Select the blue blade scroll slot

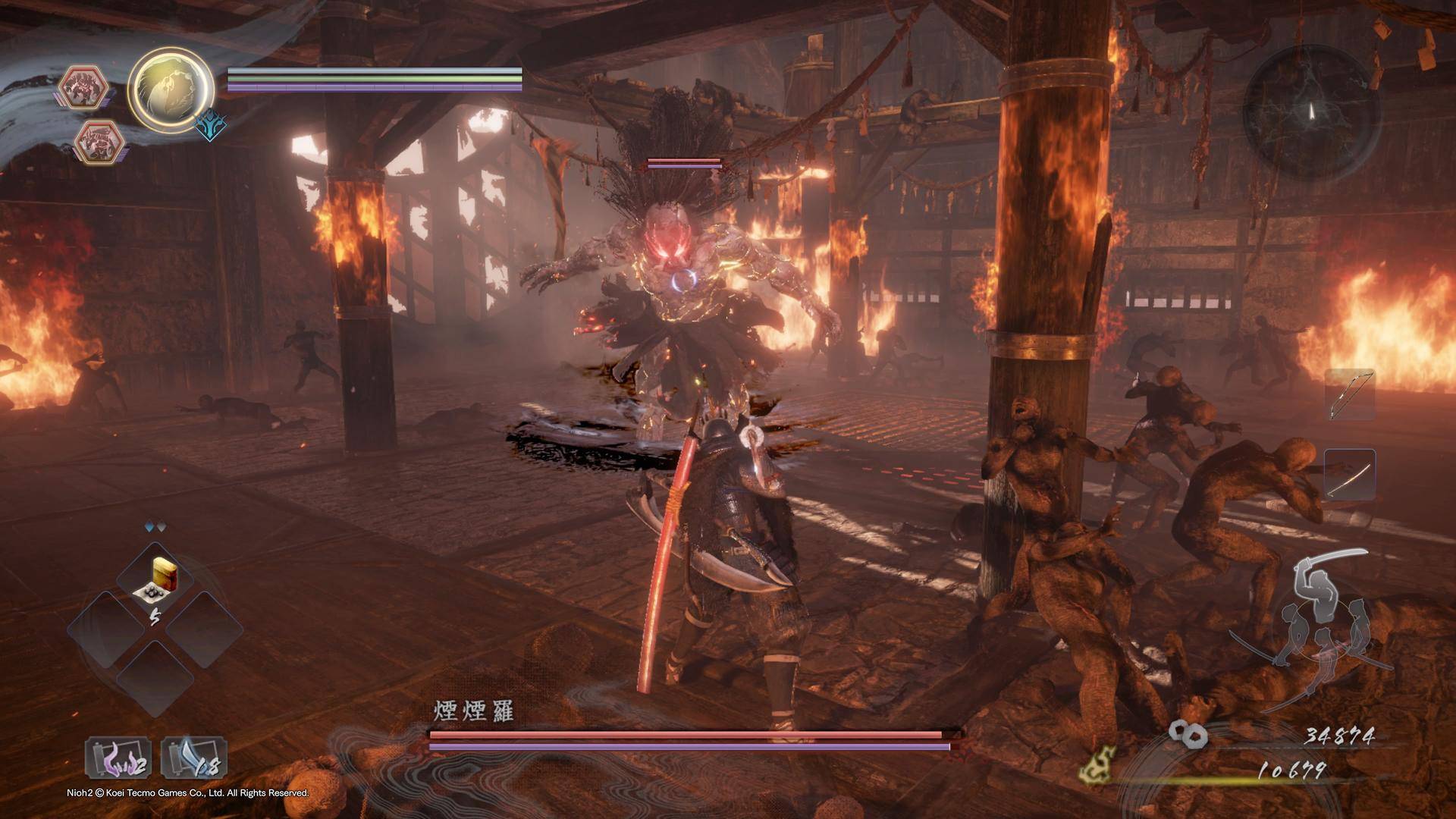[194, 758]
